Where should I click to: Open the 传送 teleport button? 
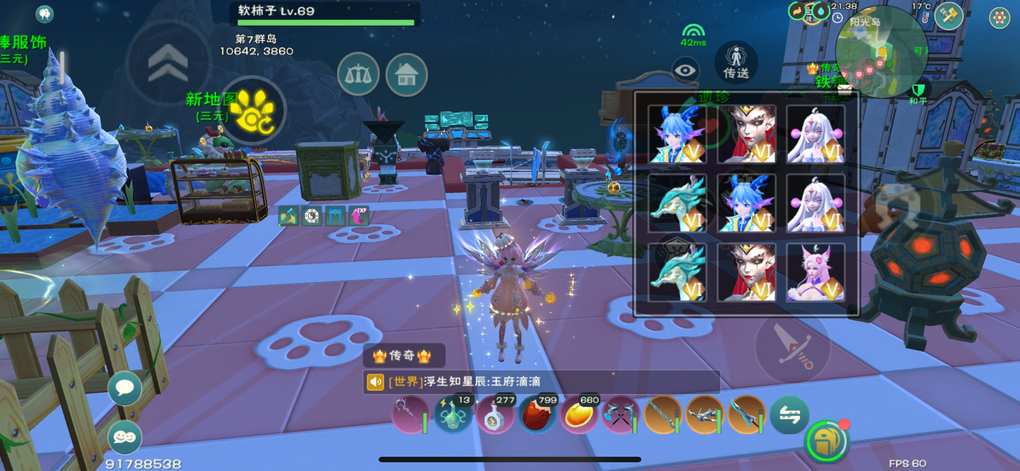point(736,62)
